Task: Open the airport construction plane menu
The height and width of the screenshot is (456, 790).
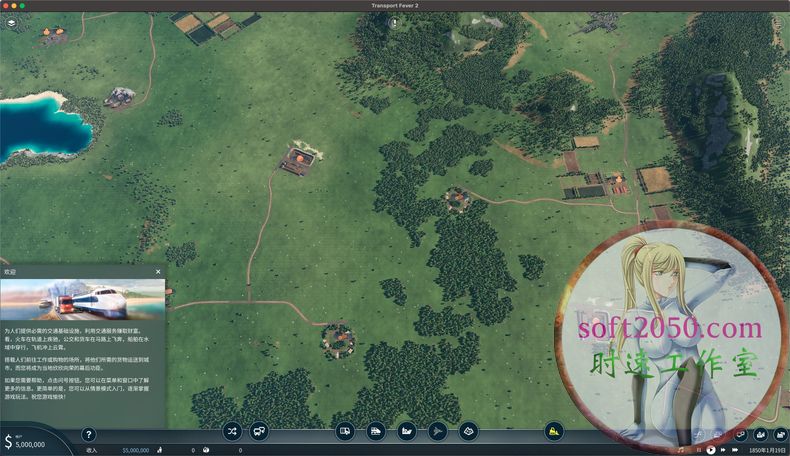Action: 437,432
